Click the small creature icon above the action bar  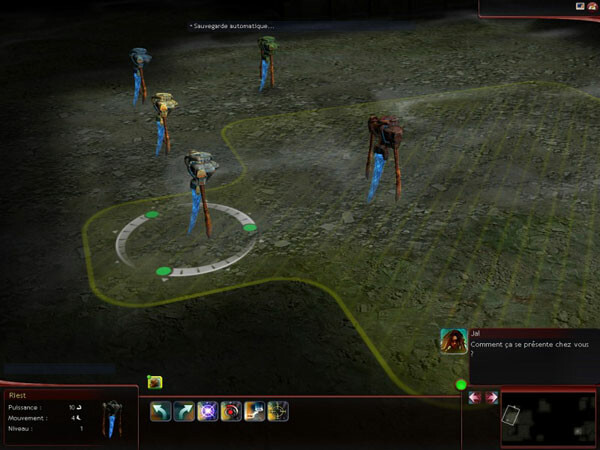pyautogui.click(x=155, y=381)
